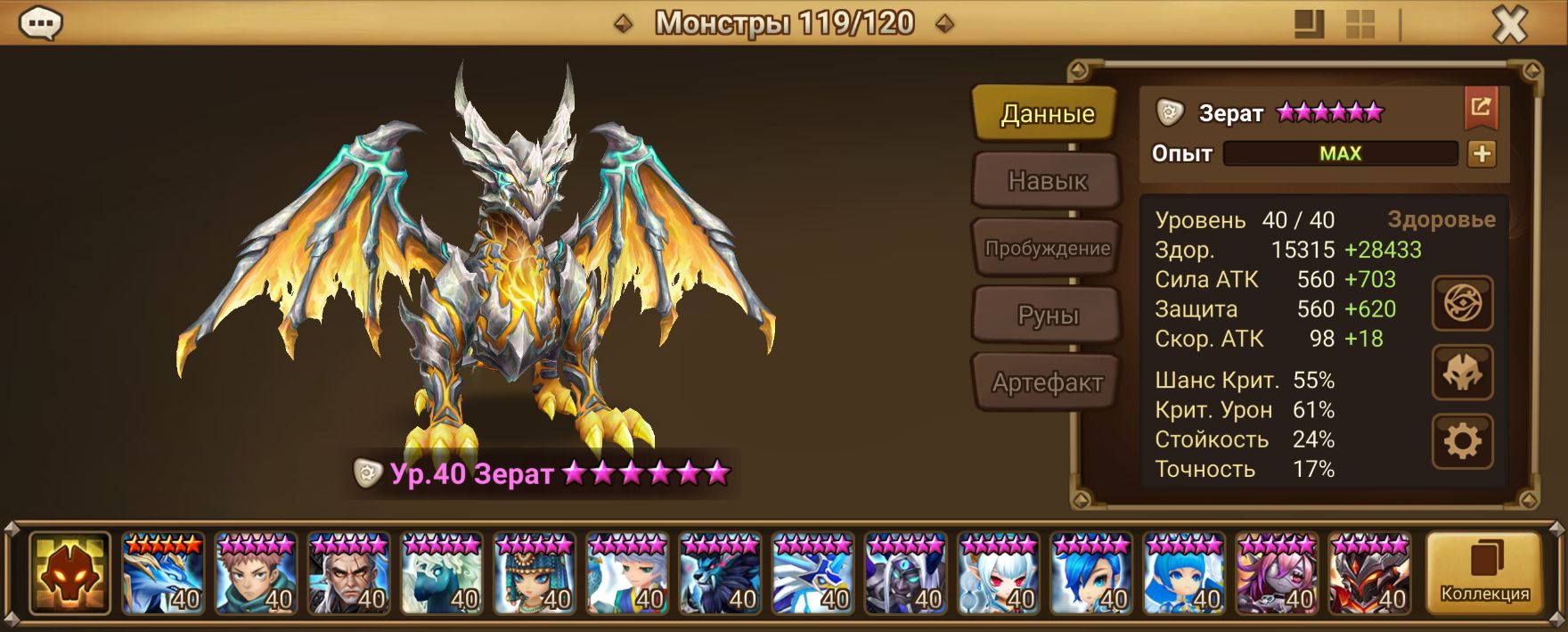Pick the dark blue werewolf monster thumbnail
The width and height of the screenshot is (1568, 632).
[721, 573]
